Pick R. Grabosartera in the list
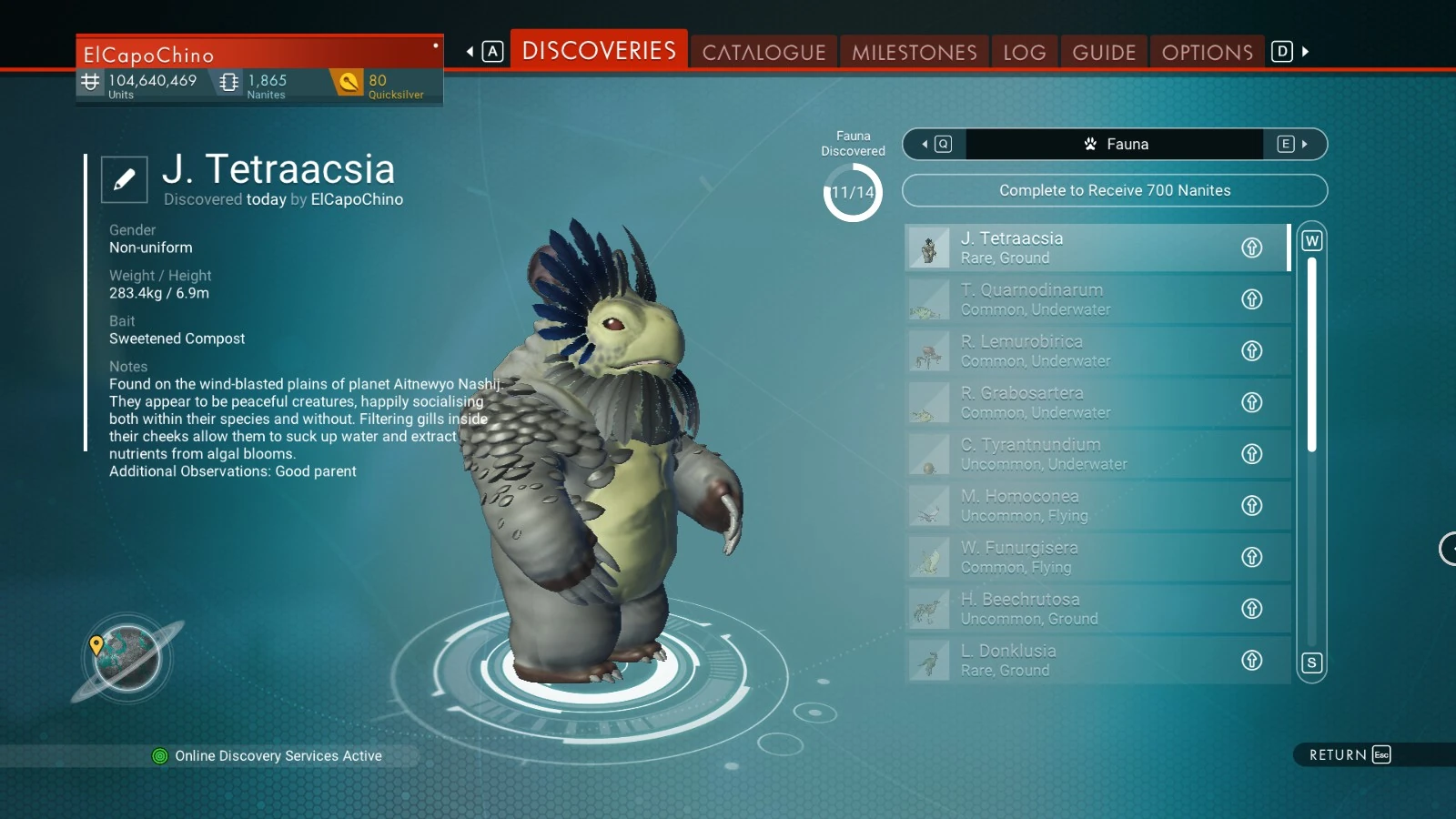The image size is (1456, 819). click(x=1074, y=402)
